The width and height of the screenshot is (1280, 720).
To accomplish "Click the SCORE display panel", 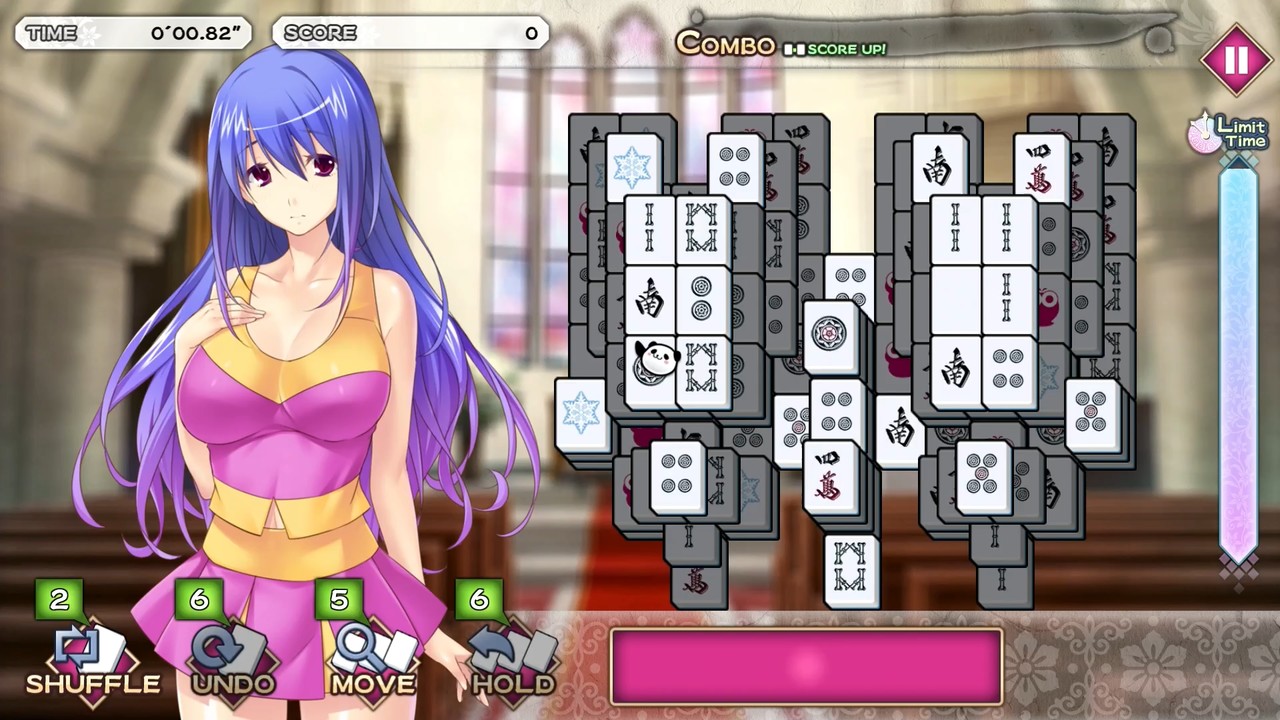I will (x=410, y=33).
